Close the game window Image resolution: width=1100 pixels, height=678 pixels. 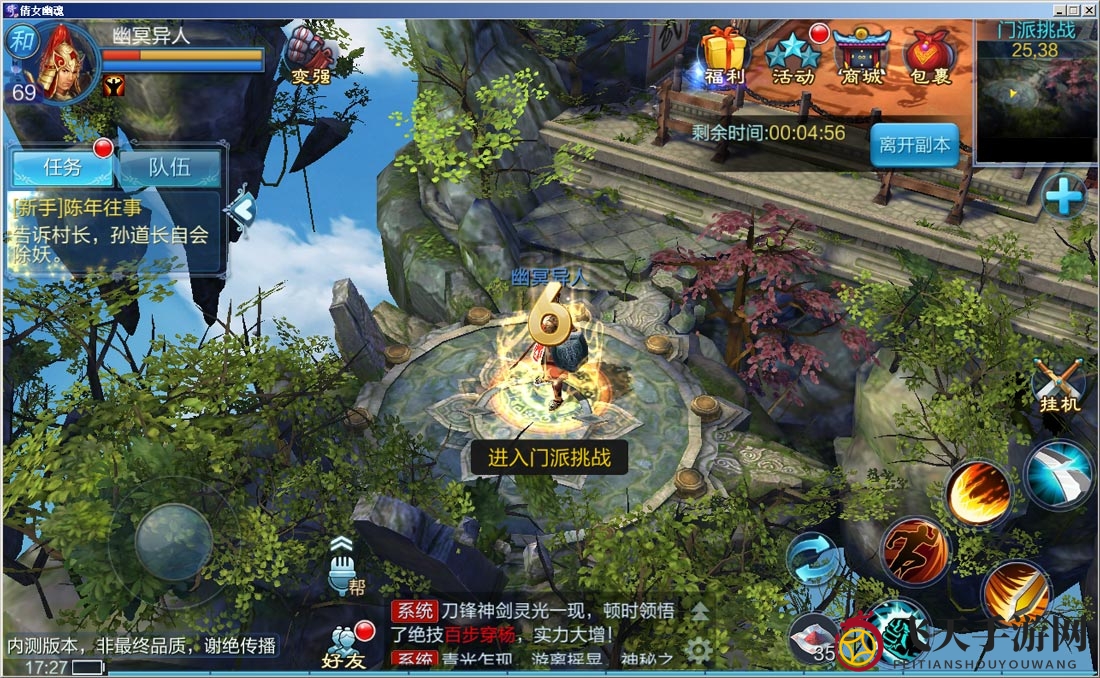click(1089, 9)
